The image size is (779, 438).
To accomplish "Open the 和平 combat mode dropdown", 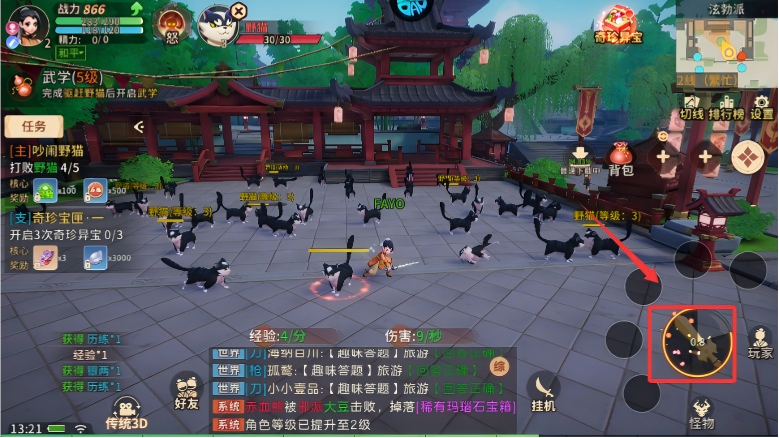I will click(69, 53).
